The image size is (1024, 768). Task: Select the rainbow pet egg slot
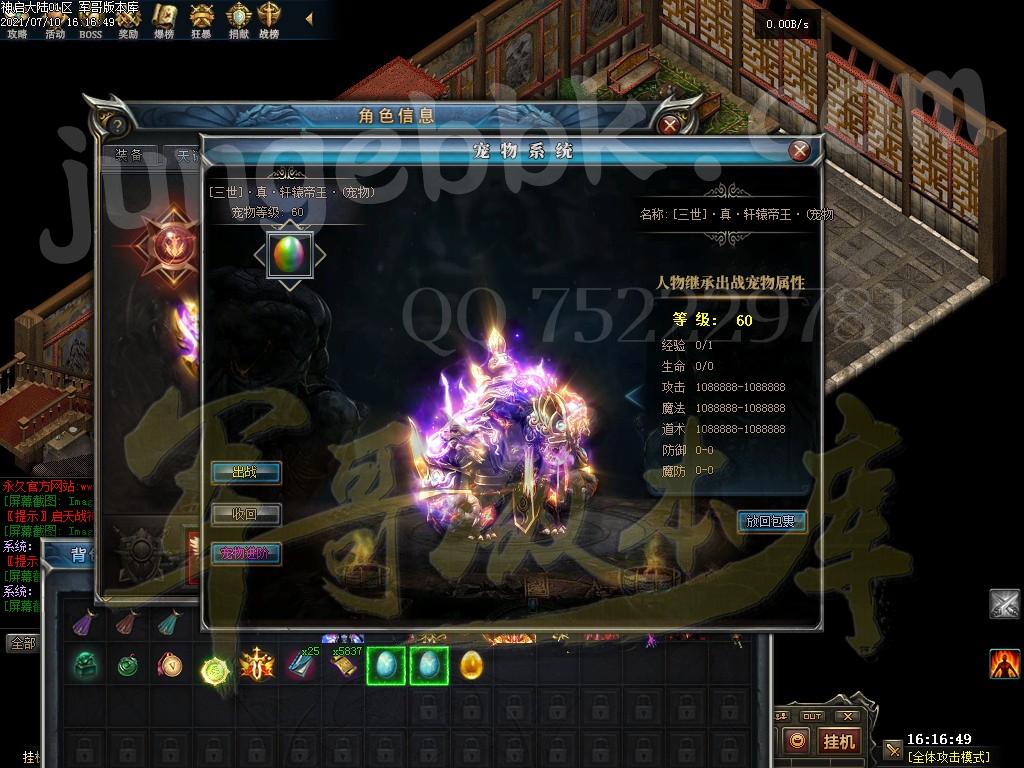pyautogui.click(x=289, y=254)
